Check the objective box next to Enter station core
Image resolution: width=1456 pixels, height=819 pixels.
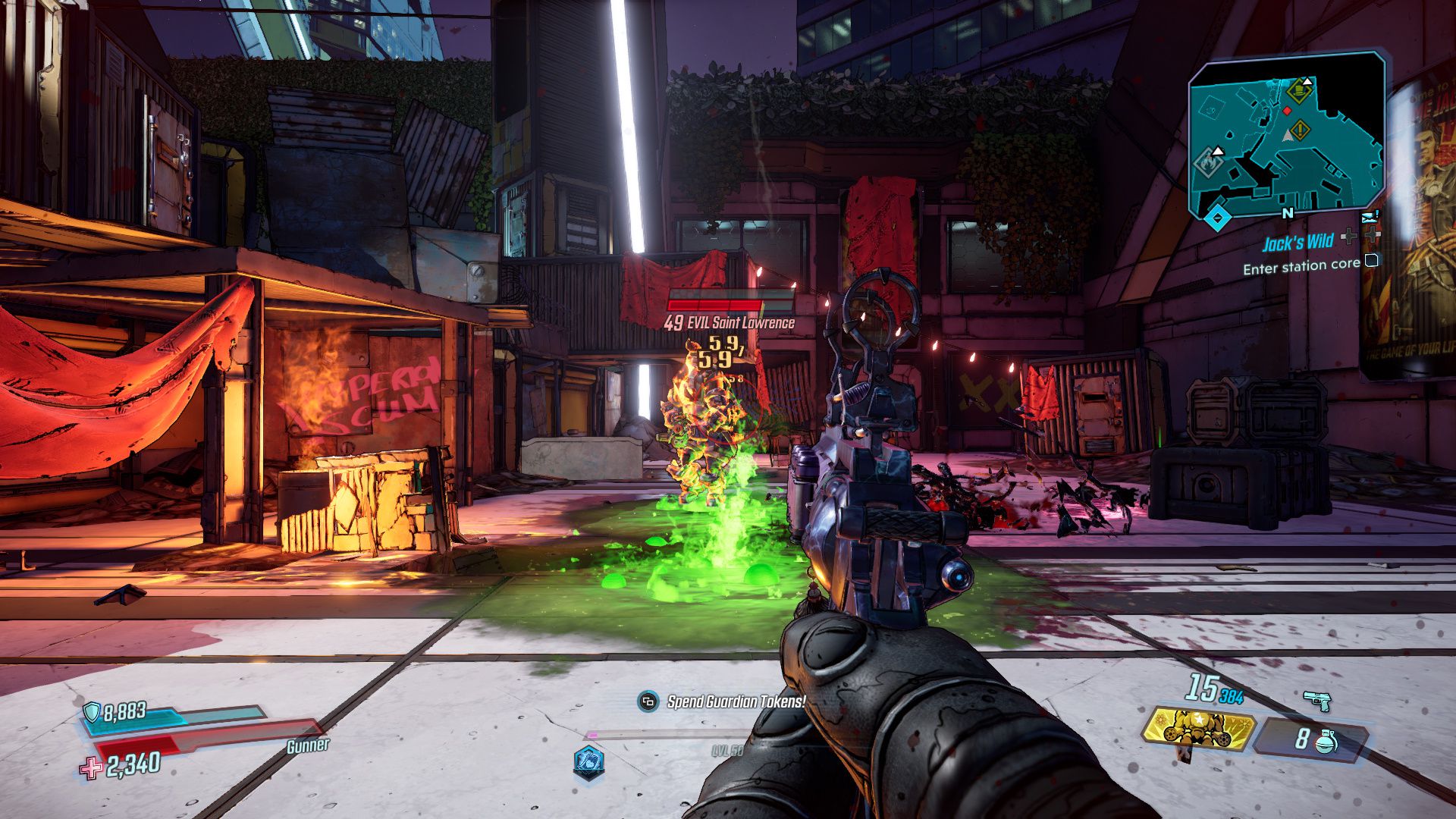point(1373,262)
